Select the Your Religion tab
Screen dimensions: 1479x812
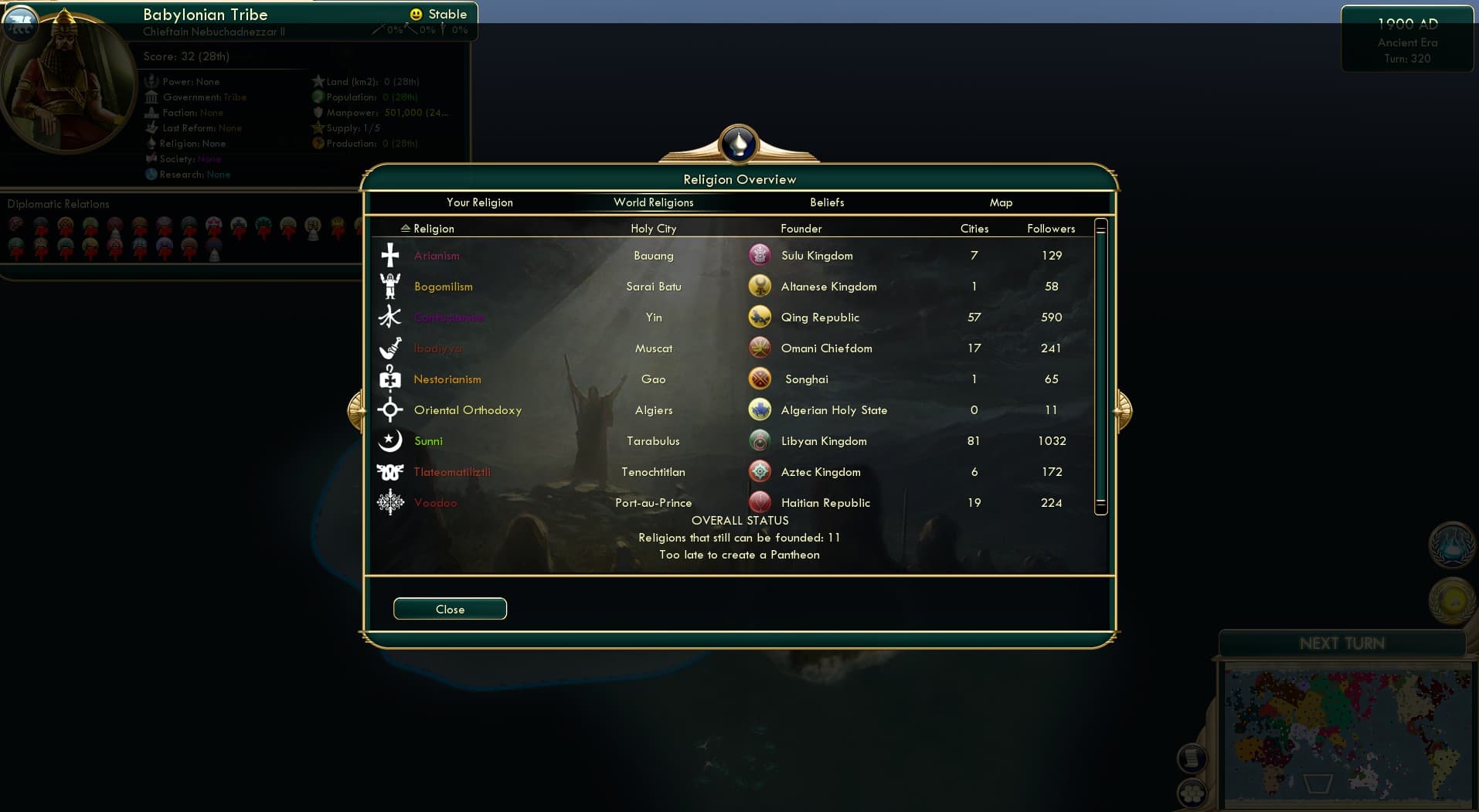(x=479, y=202)
